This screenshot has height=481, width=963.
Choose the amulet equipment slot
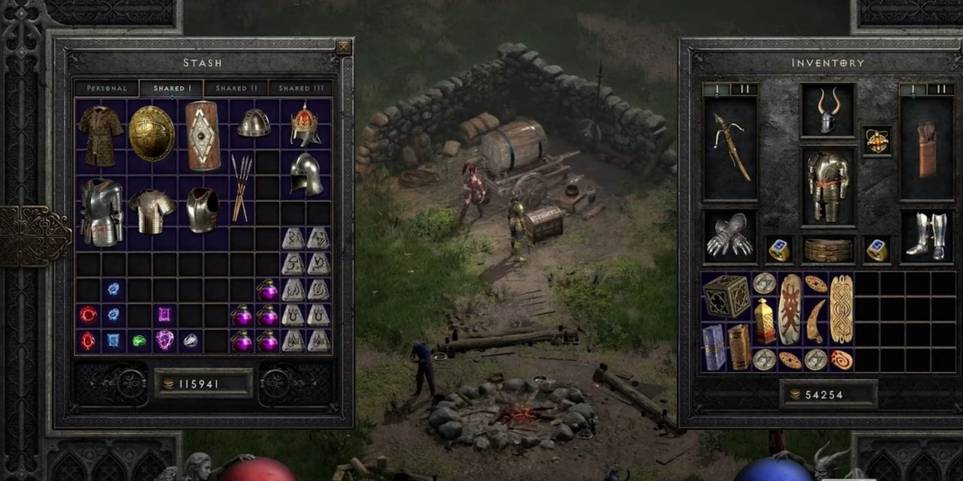(x=877, y=140)
